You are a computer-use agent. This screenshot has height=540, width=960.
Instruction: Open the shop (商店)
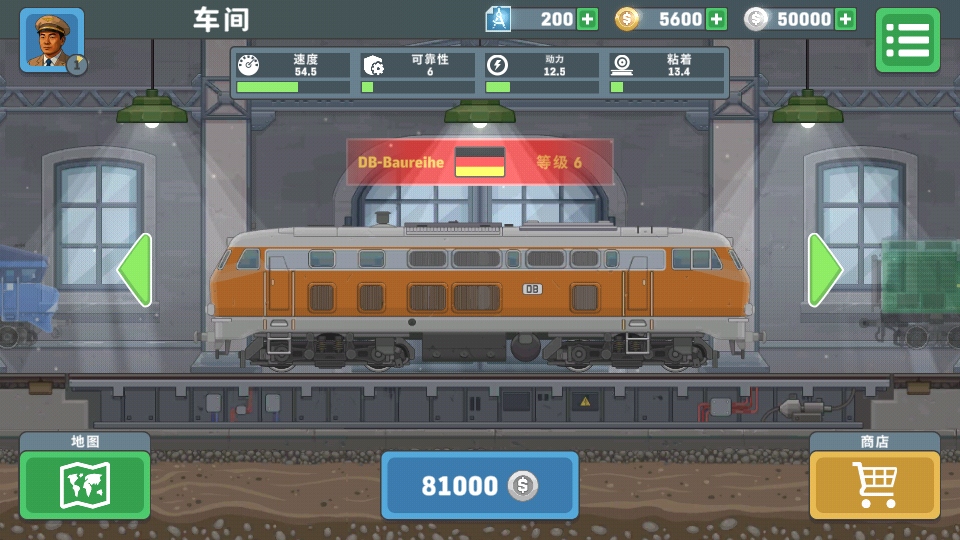point(875,484)
